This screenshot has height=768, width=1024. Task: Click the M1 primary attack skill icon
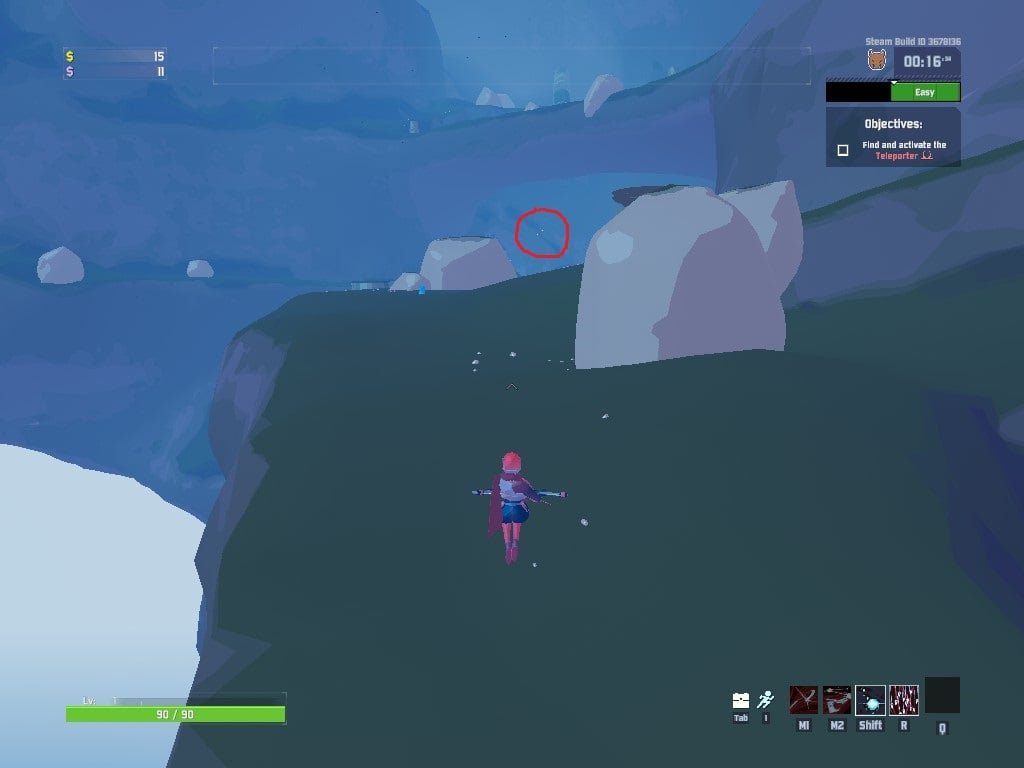pos(804,699)
